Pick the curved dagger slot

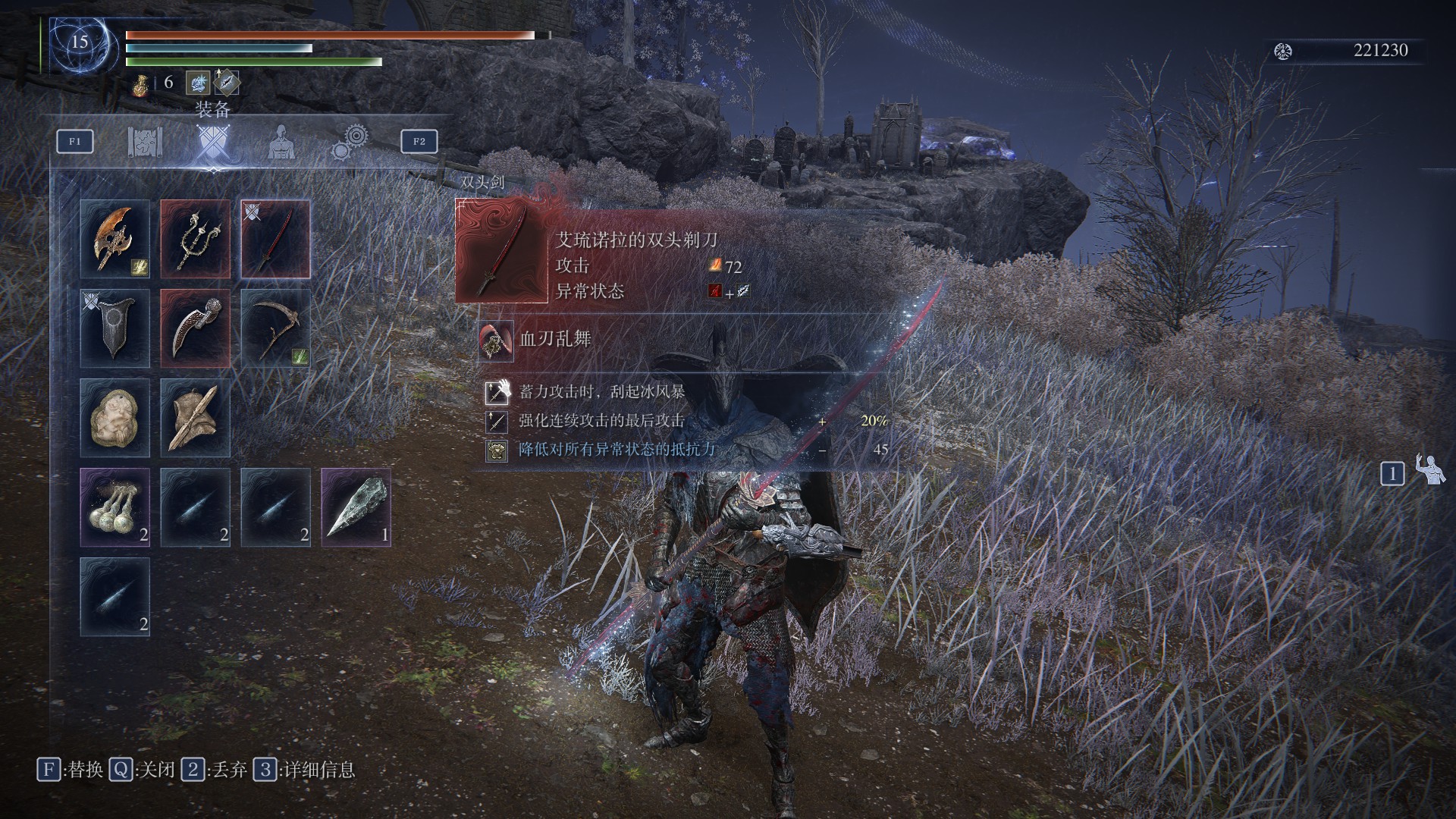[x=196, y=328]
